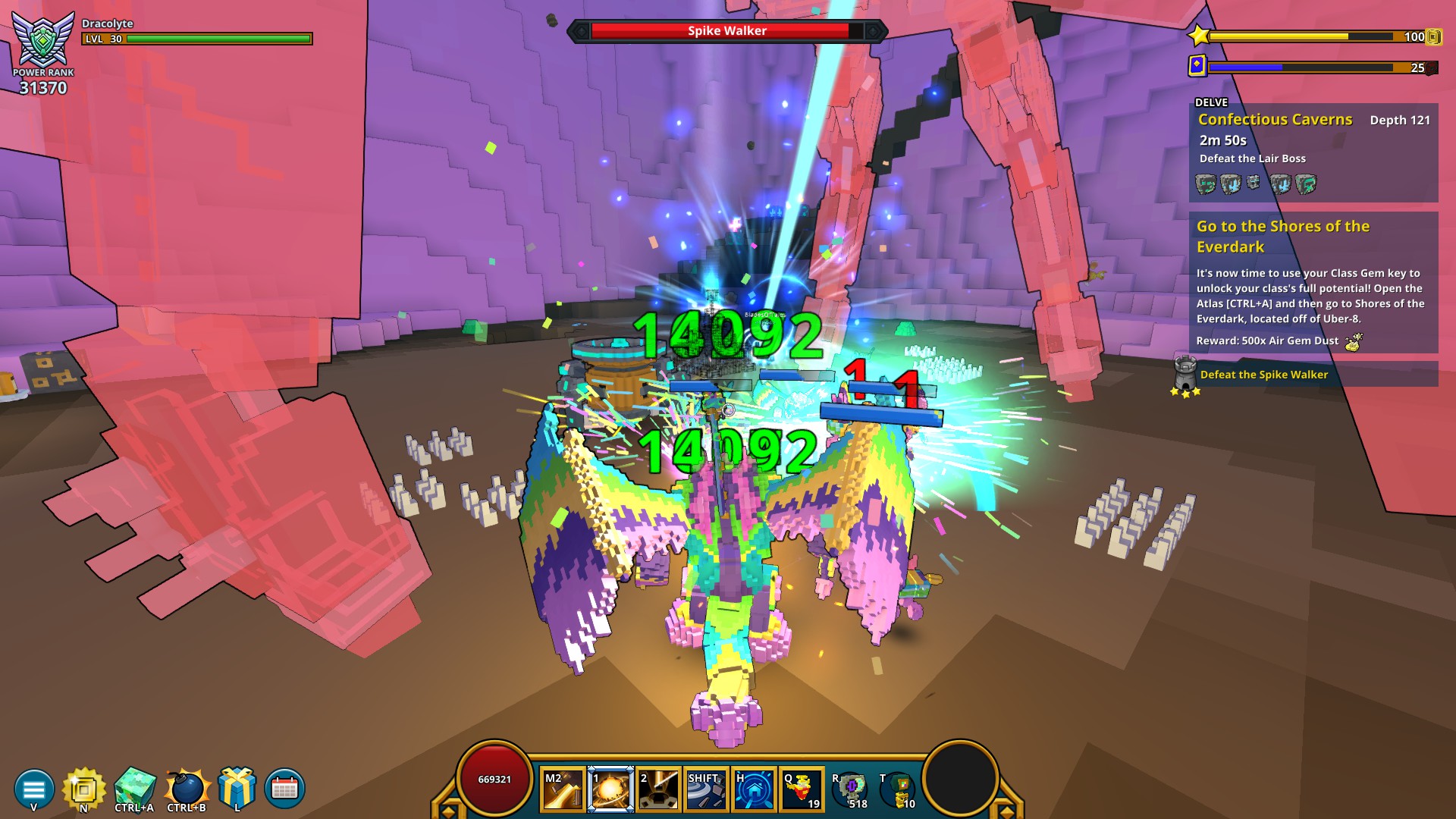1456x819 pixels.
Task: Use the R slot item with count 518
Action: [x=851, y=790]
